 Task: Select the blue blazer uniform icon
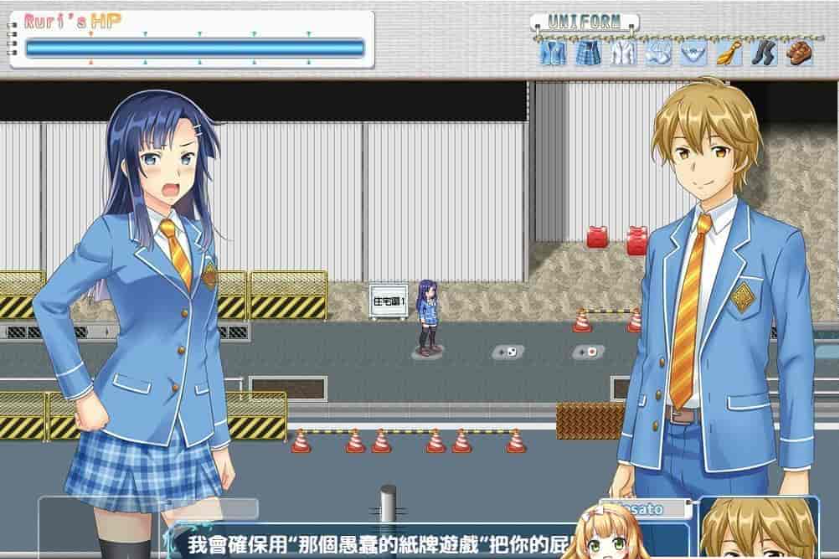pos(552,52)
